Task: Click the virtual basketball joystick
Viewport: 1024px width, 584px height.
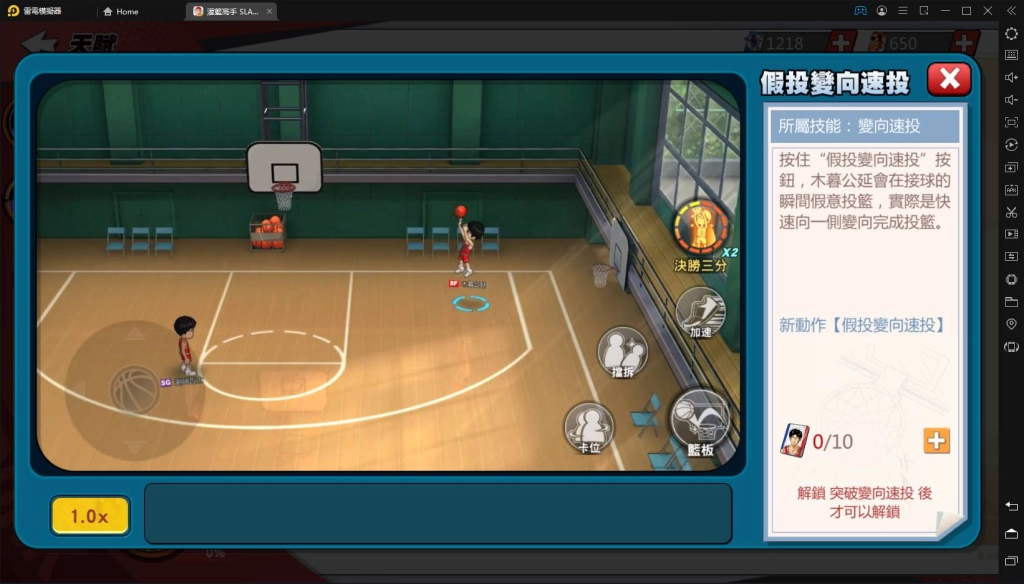Action: point(134,390)
